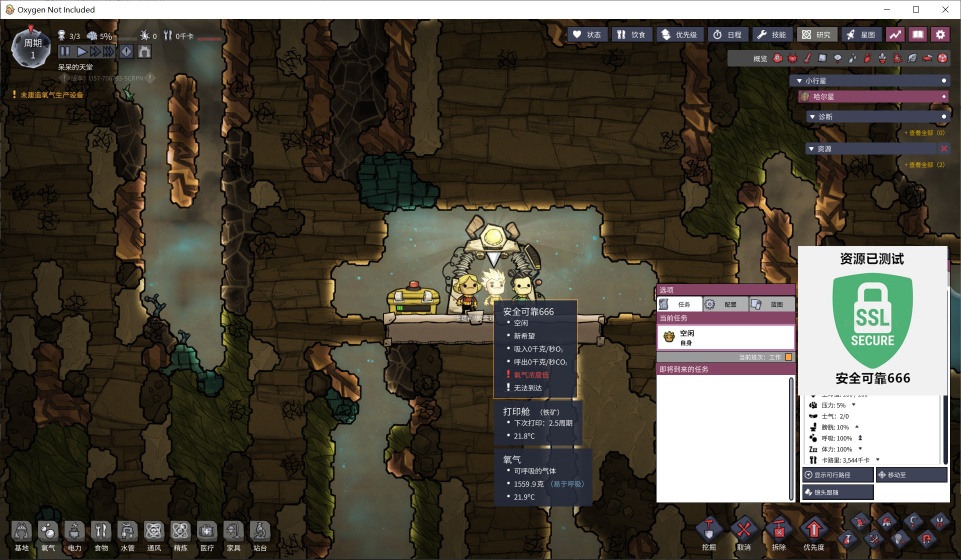Select the 哈尔星 asteroid row
This screenshot has width=961, height=560.
click(872, 97)
